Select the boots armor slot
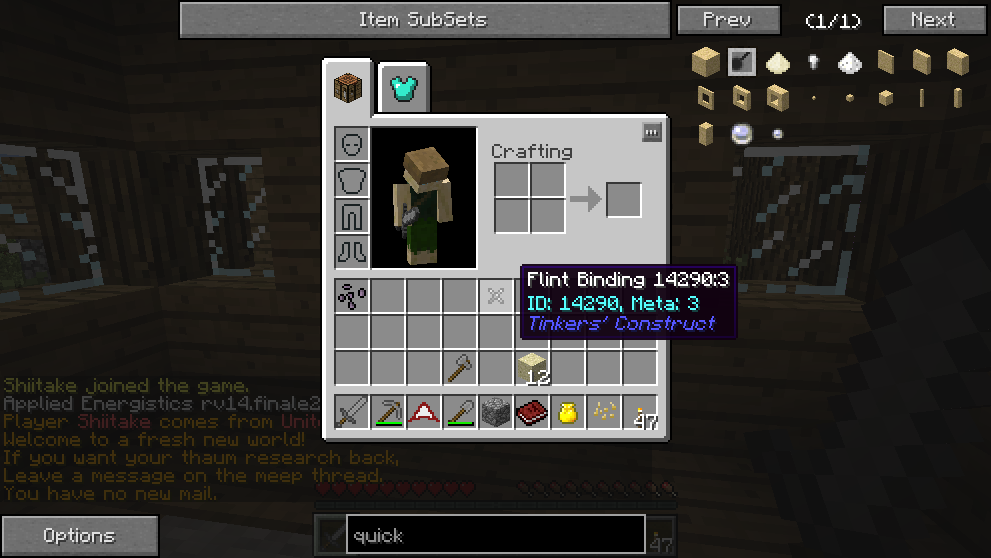Image resolution: width=991 pixels, height=558 pixels. pyautogui.click(x=352, y=252)
